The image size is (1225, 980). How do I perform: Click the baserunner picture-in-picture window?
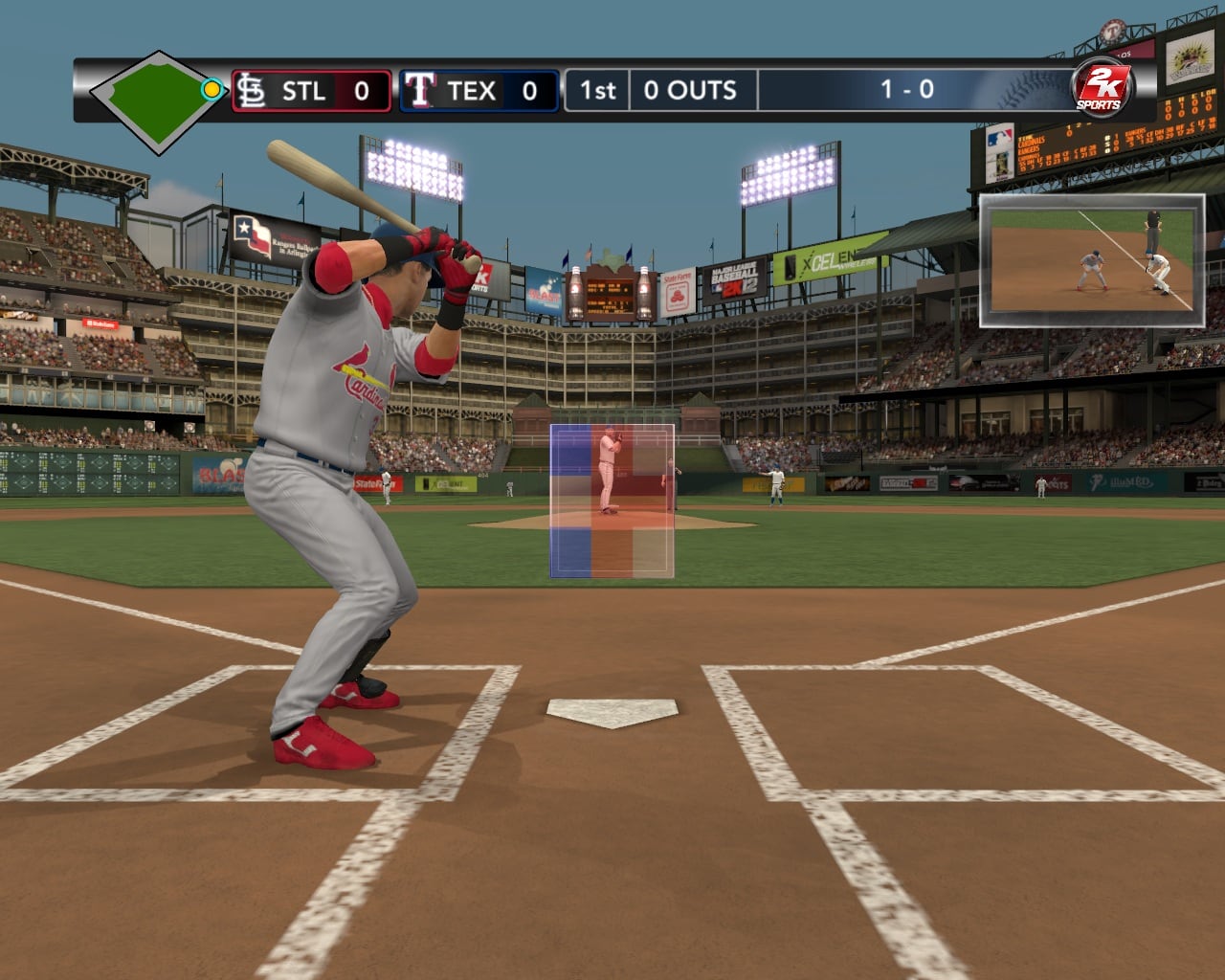pyautogui.click(x=1091, y=255)
